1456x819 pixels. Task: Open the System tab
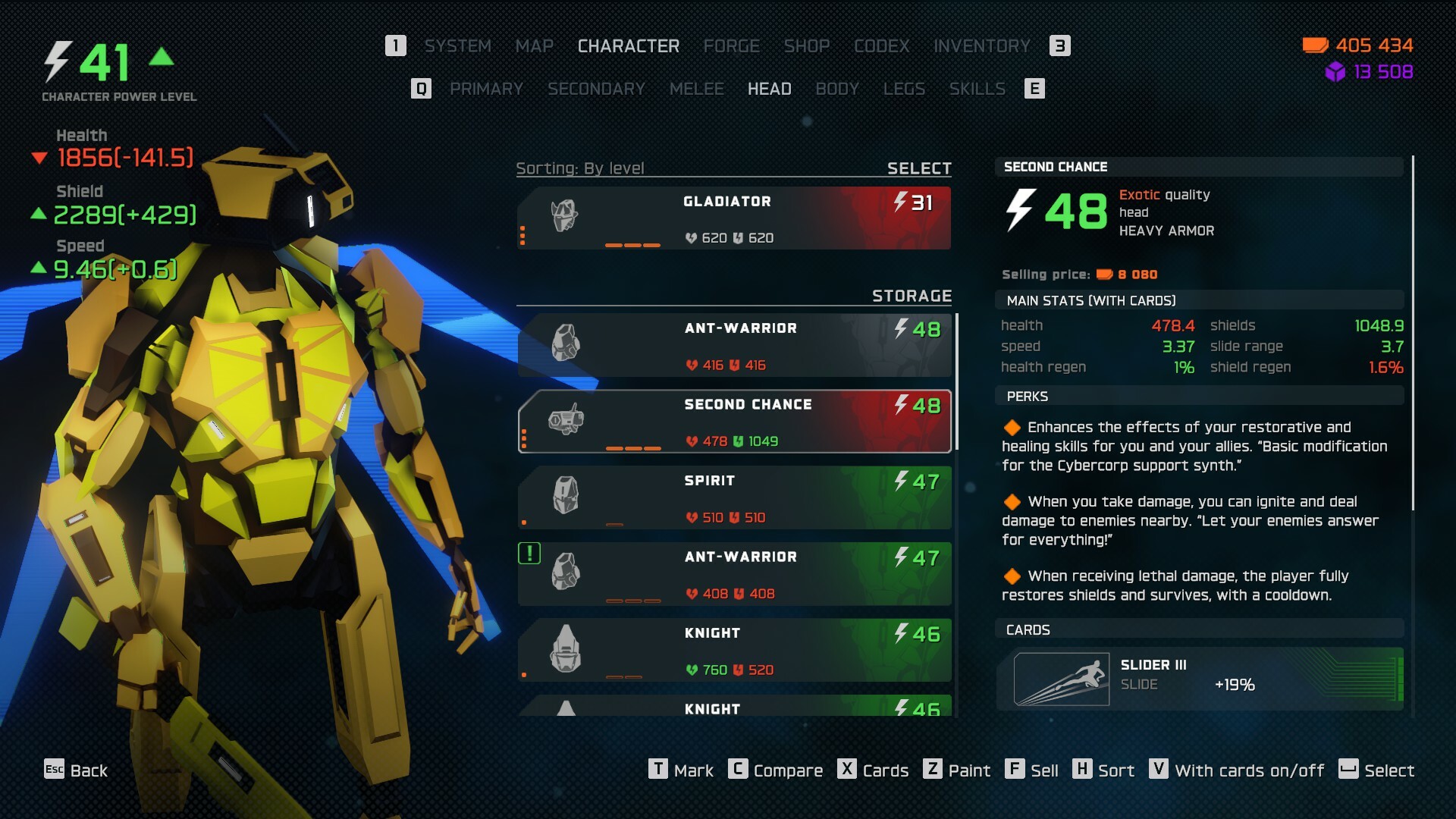(x=457, y=46)
